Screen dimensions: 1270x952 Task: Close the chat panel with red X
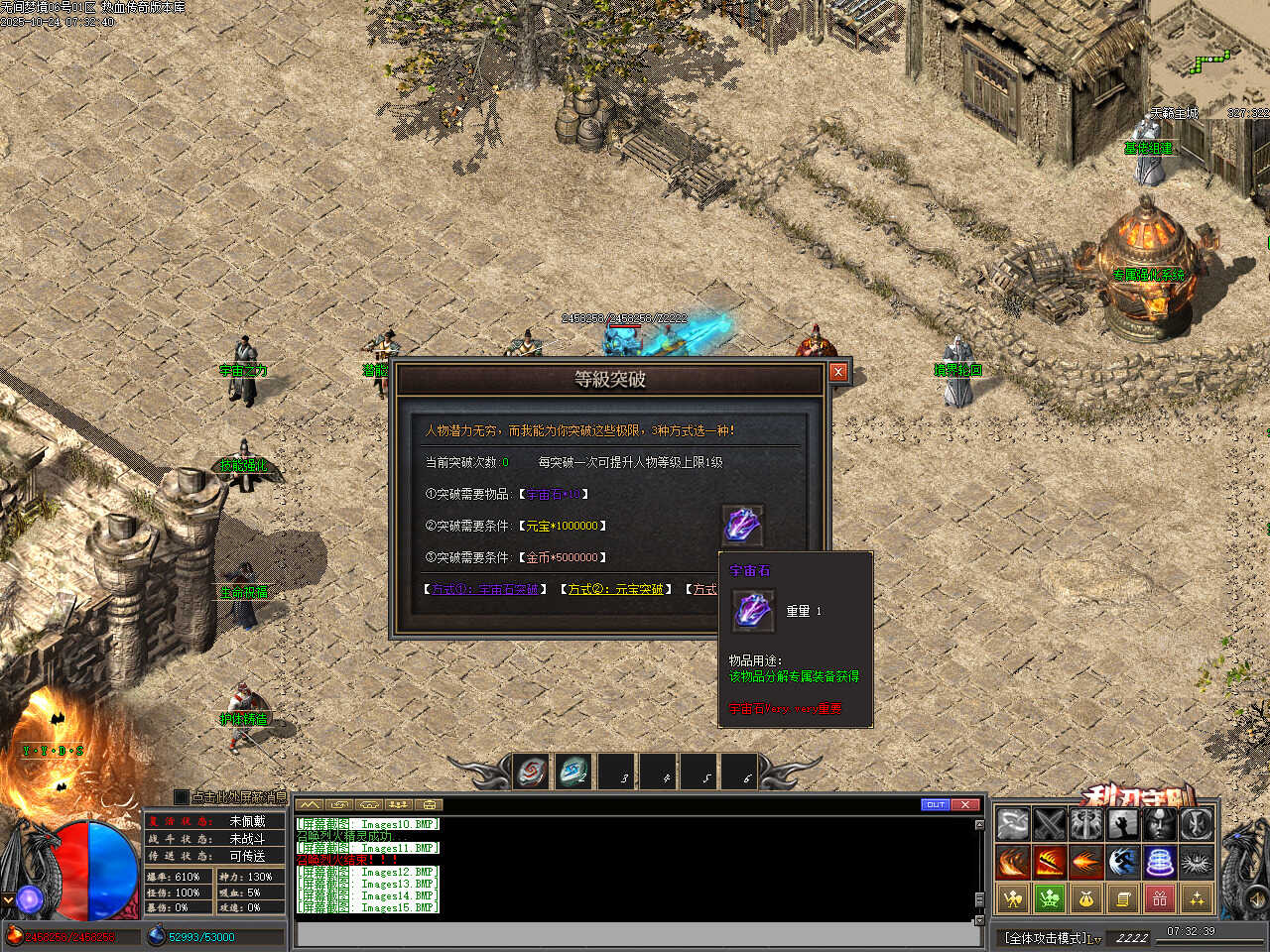[x=965, y=804]
